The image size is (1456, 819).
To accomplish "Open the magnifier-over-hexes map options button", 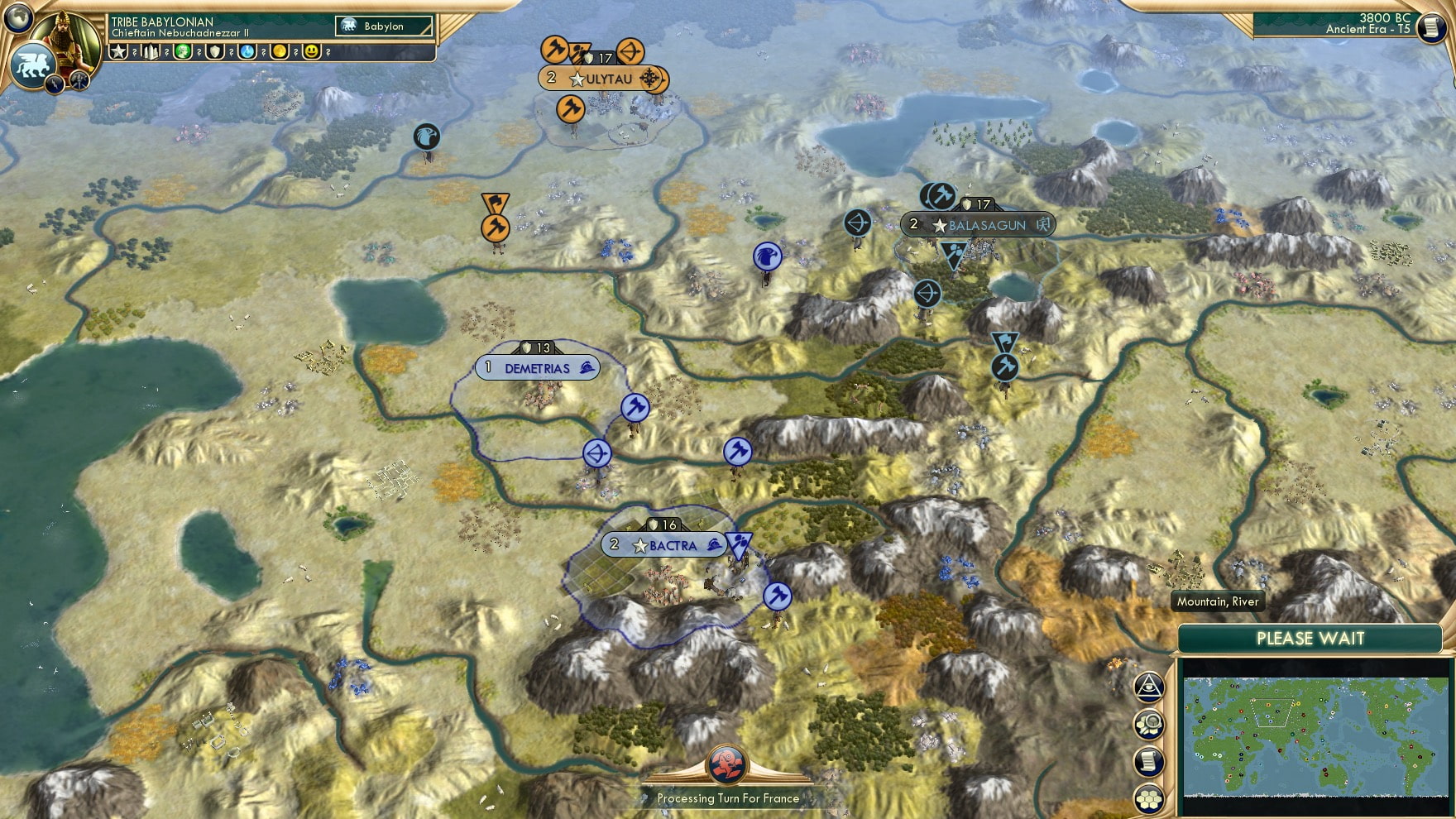I will [1149, 725].
